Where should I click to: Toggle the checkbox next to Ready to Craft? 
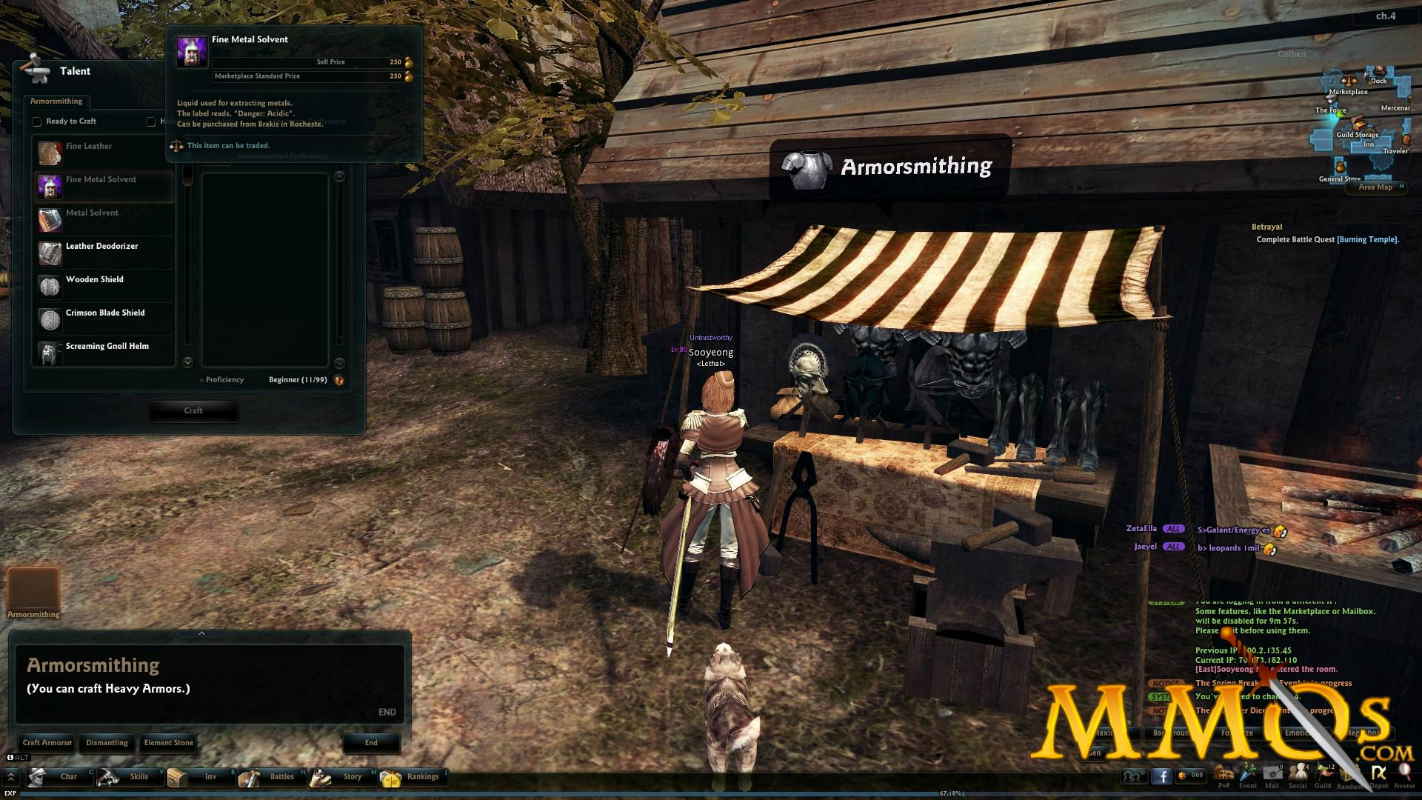[x=37, y=121]
